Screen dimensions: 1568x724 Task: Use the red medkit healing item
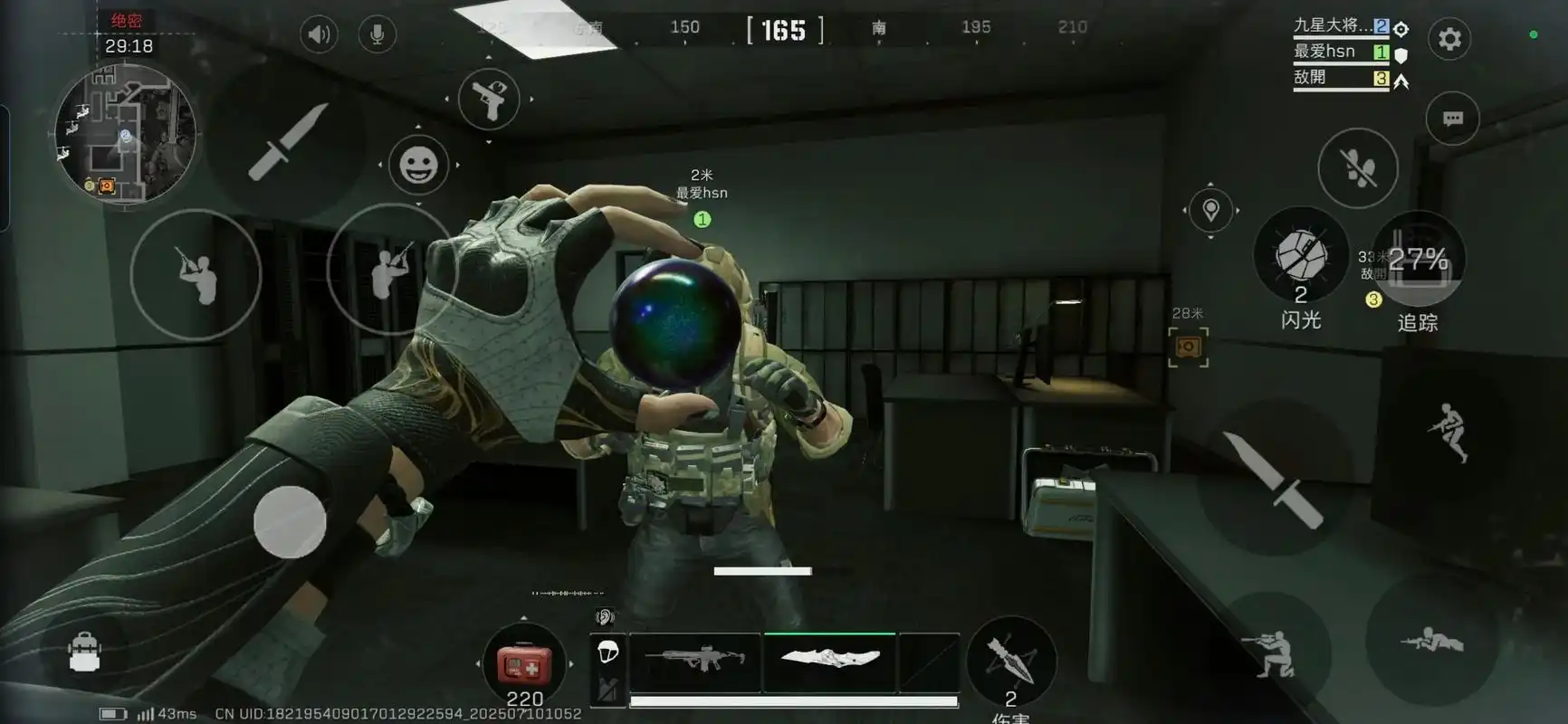click(x=523, y=666)
